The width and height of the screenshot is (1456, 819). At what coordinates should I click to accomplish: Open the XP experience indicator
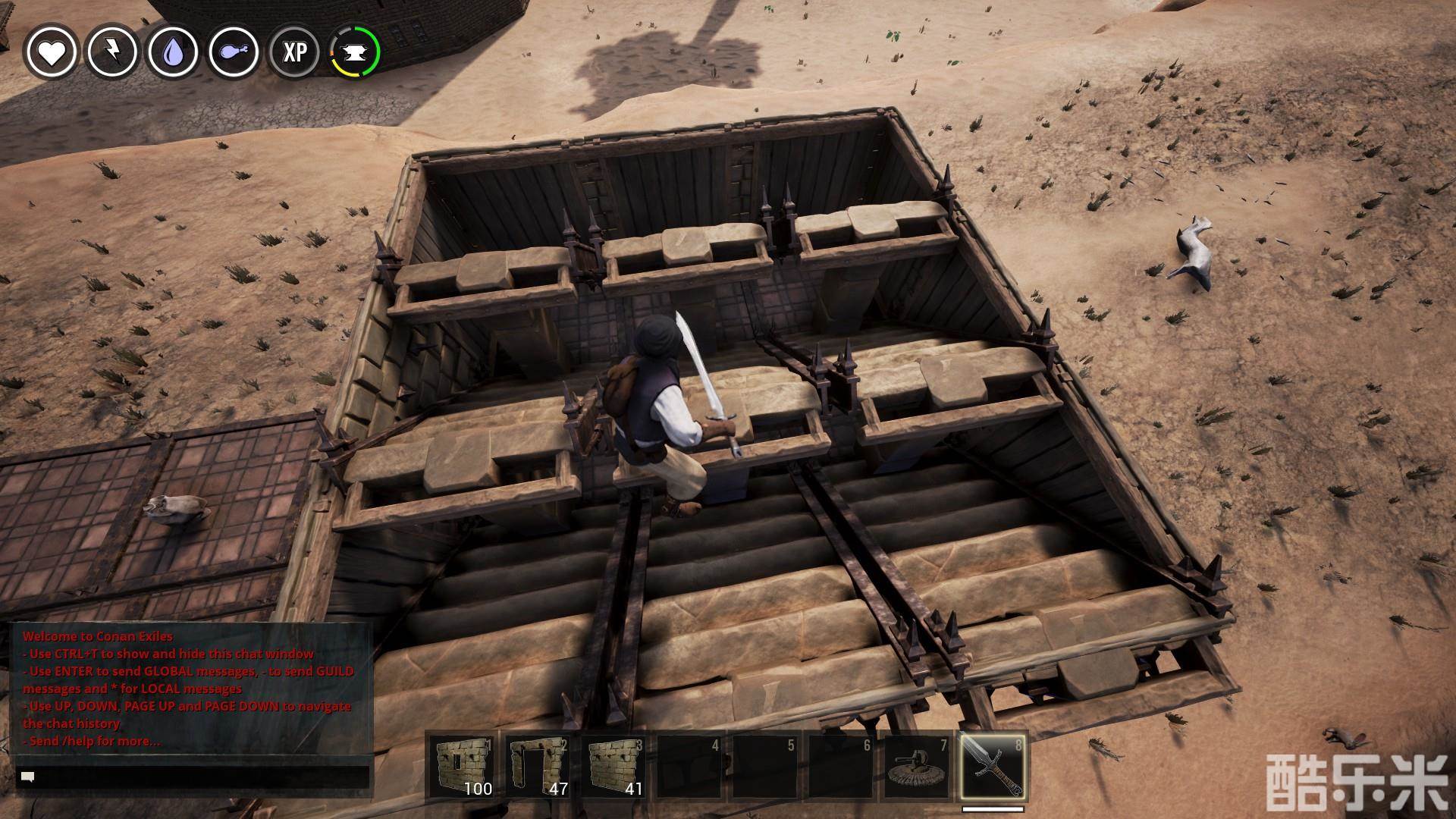click(x=294, y=52)
